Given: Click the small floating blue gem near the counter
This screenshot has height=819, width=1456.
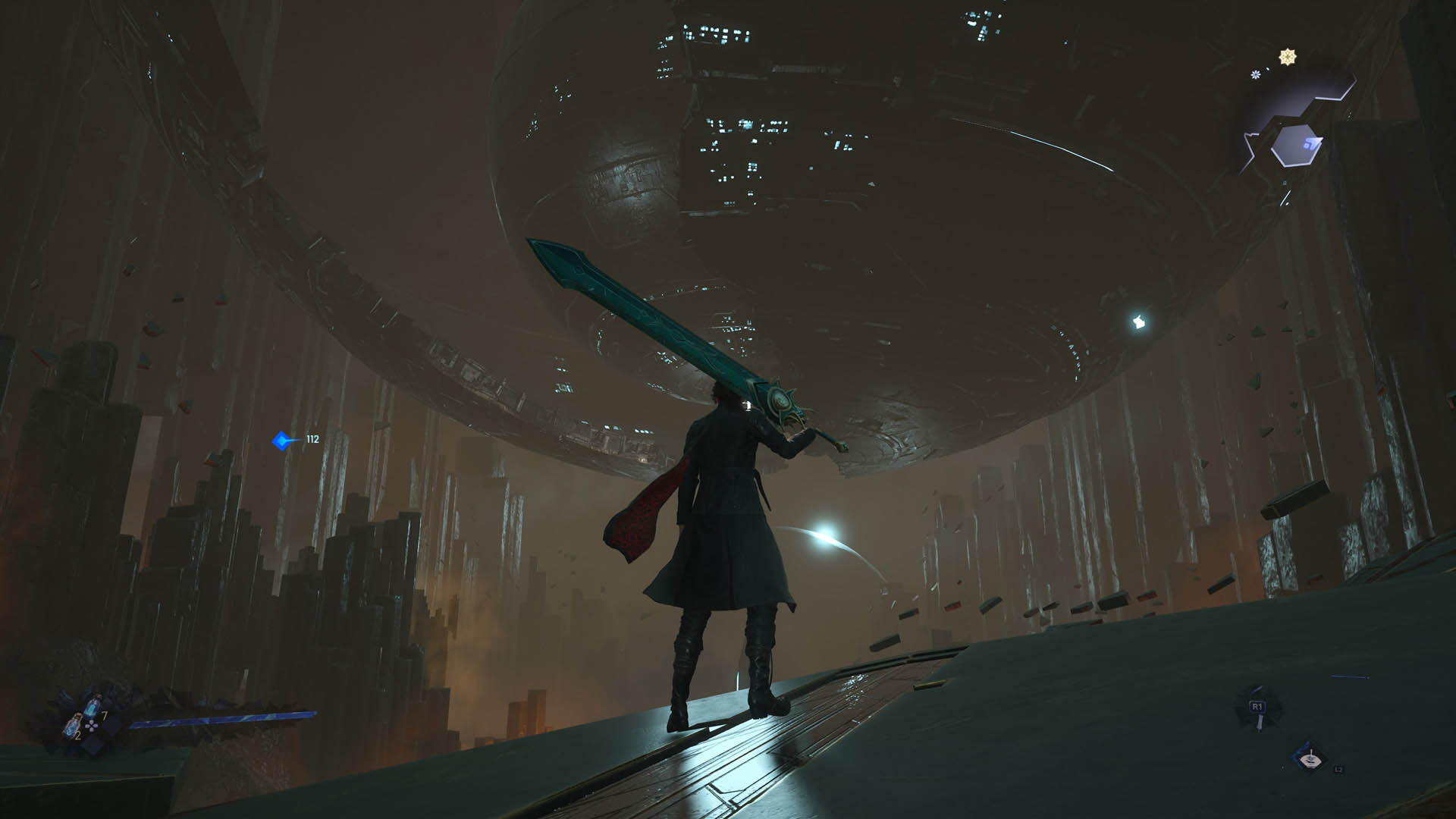Looking at the screenshot, I should click(282, 438).
